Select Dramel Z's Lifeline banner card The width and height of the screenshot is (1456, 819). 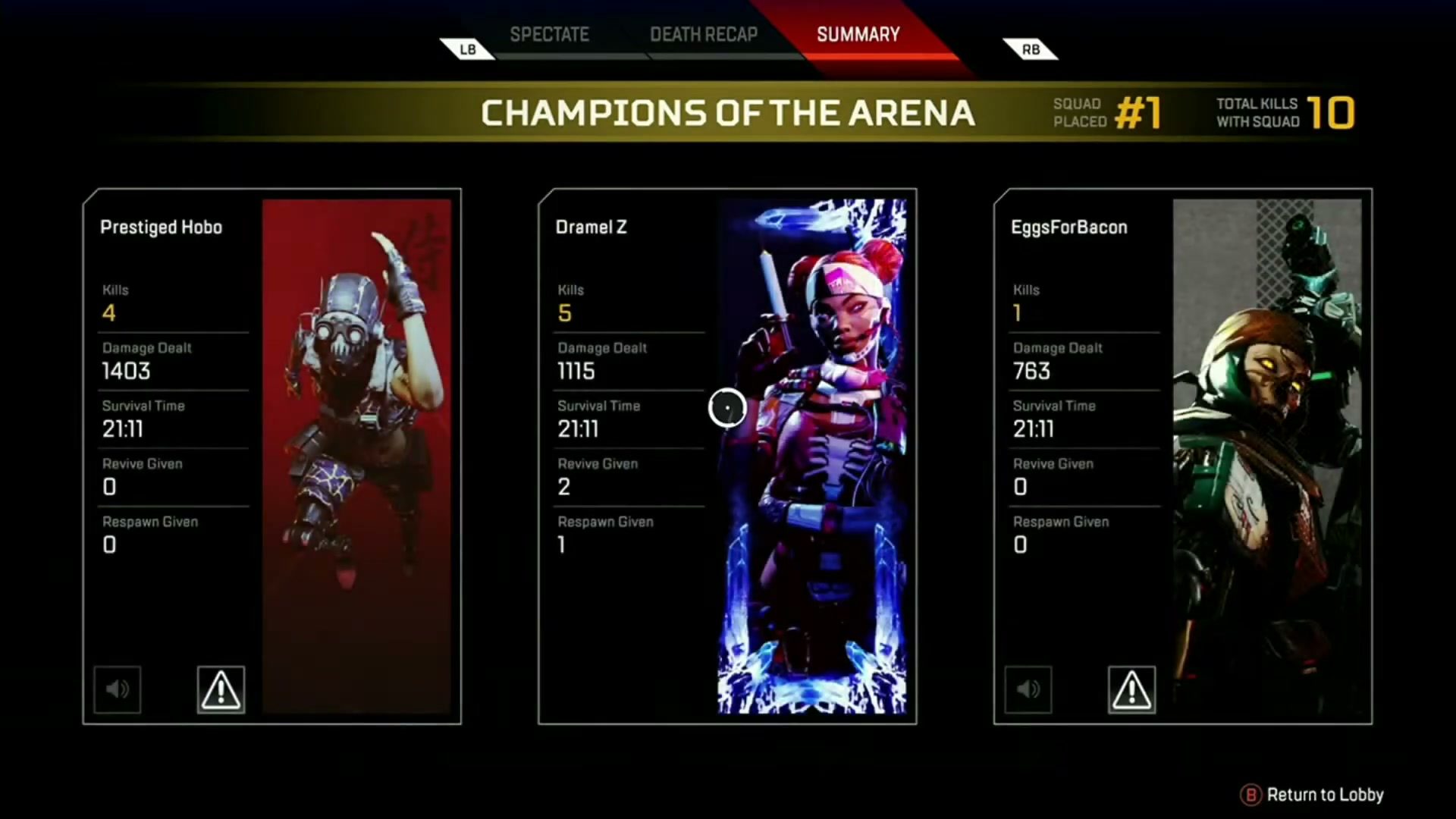811,455
